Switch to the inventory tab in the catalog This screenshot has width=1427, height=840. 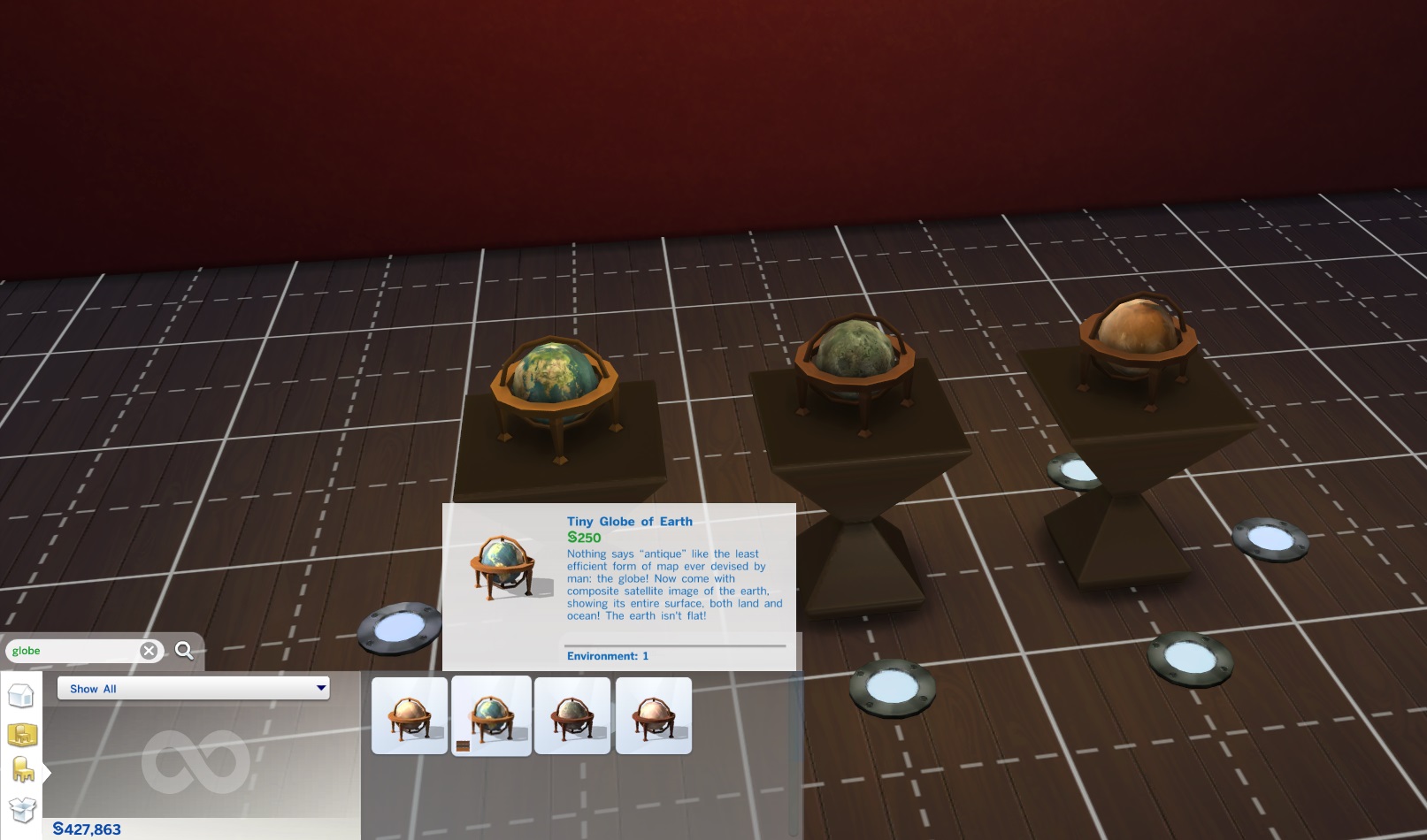click(x=21, y=808)
